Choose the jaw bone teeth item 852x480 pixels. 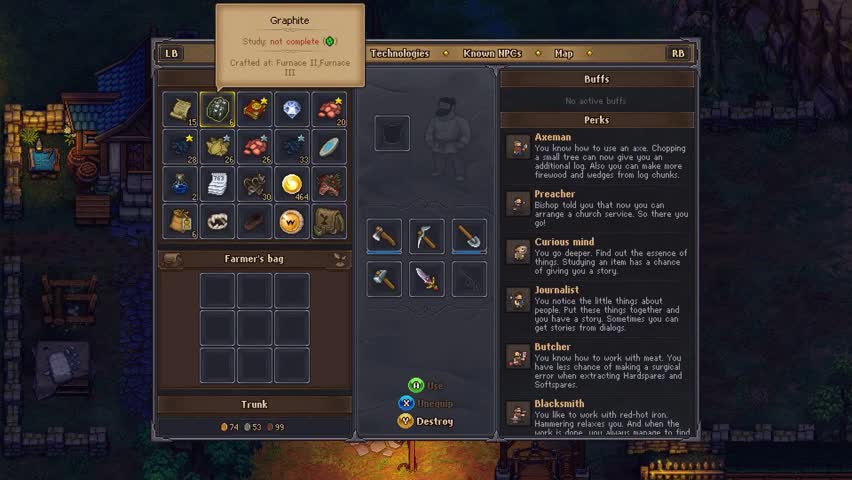218,221
